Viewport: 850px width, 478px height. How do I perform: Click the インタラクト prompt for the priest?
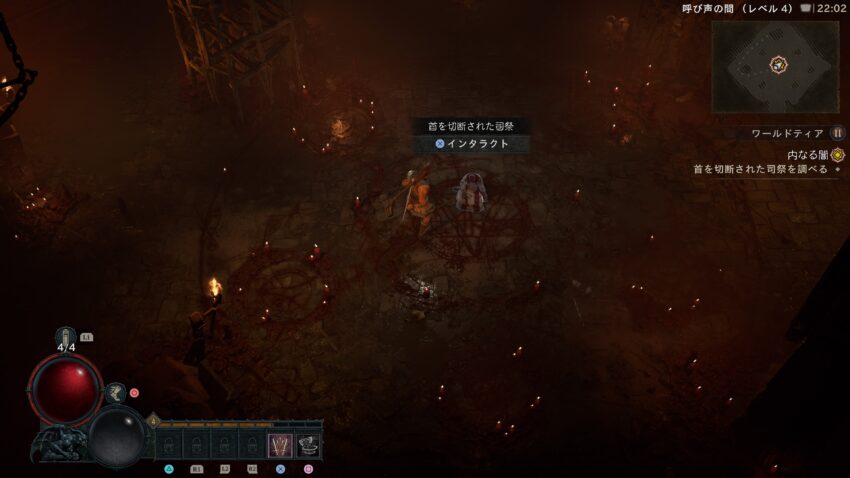[472, 144]
